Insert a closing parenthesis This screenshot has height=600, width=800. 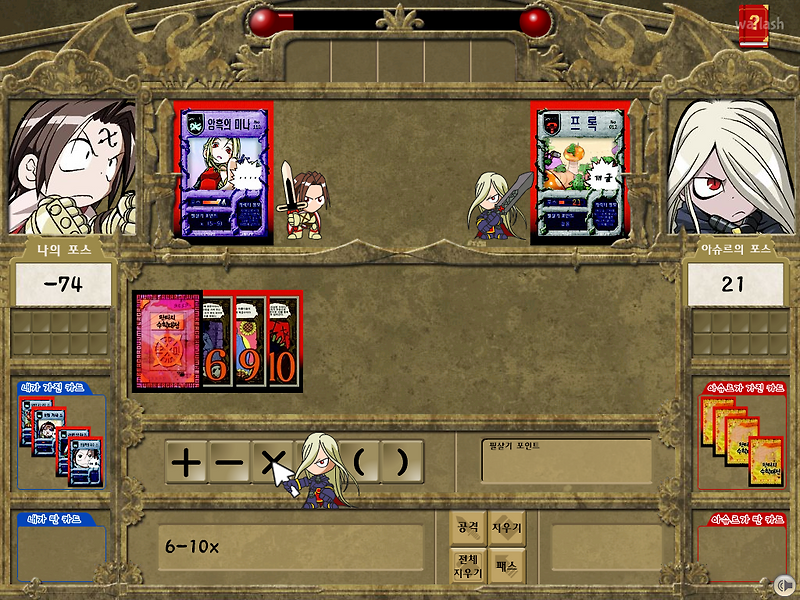(x=401, y=462)
